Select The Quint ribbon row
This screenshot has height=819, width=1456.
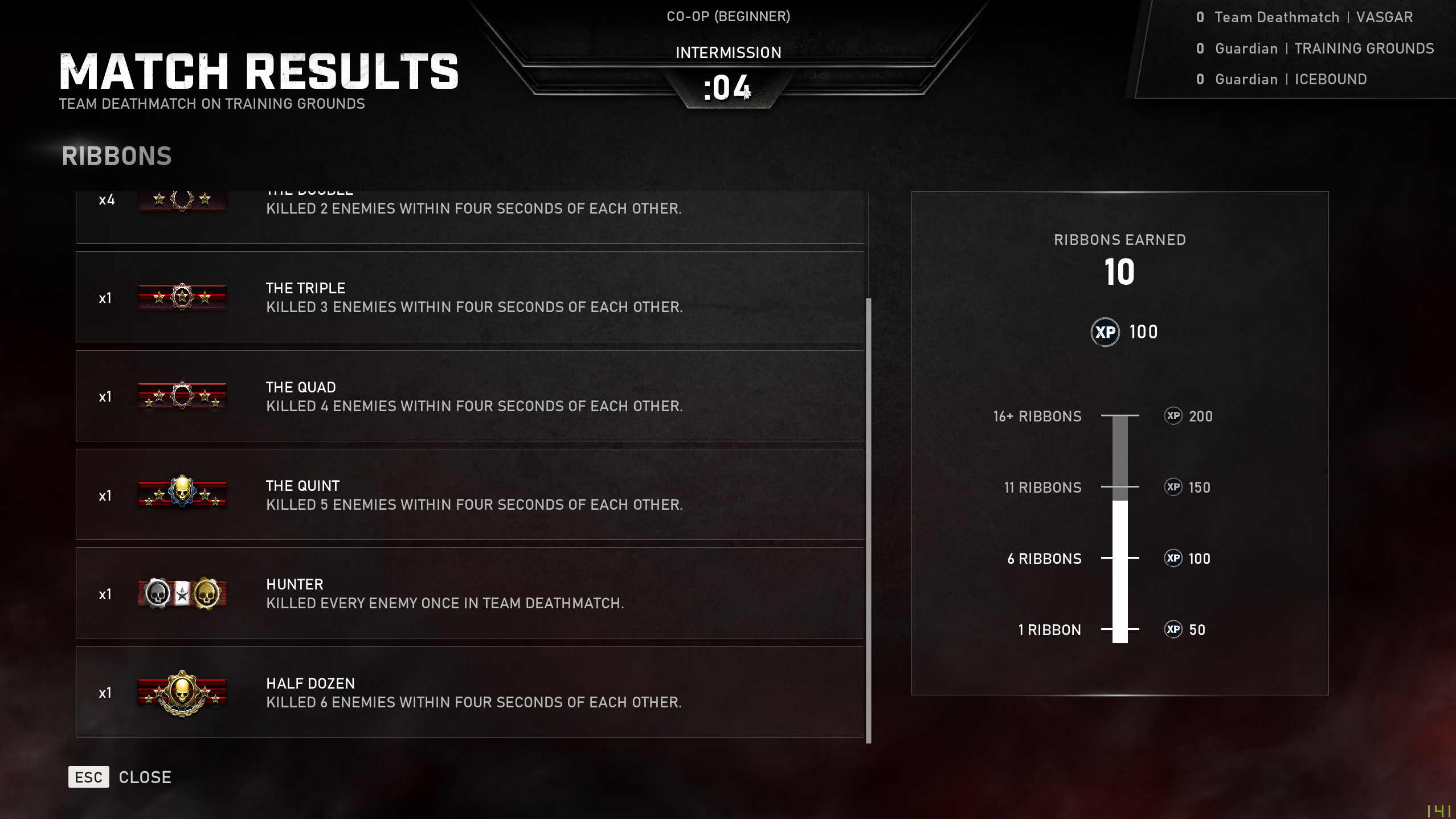469,494
